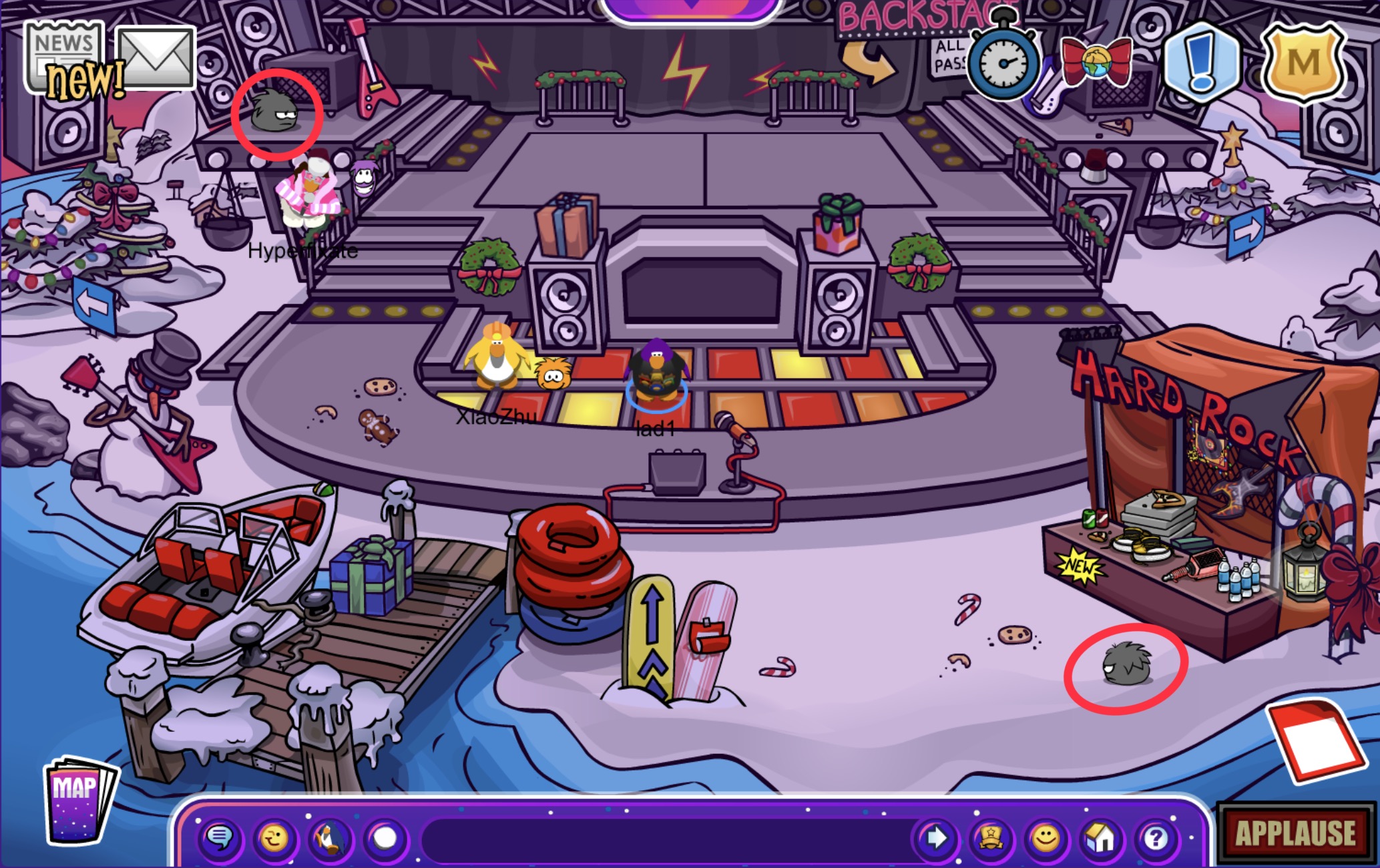Open the penguin actions menu
This screenshot has width=1380, height=868.
coord(330,837)
